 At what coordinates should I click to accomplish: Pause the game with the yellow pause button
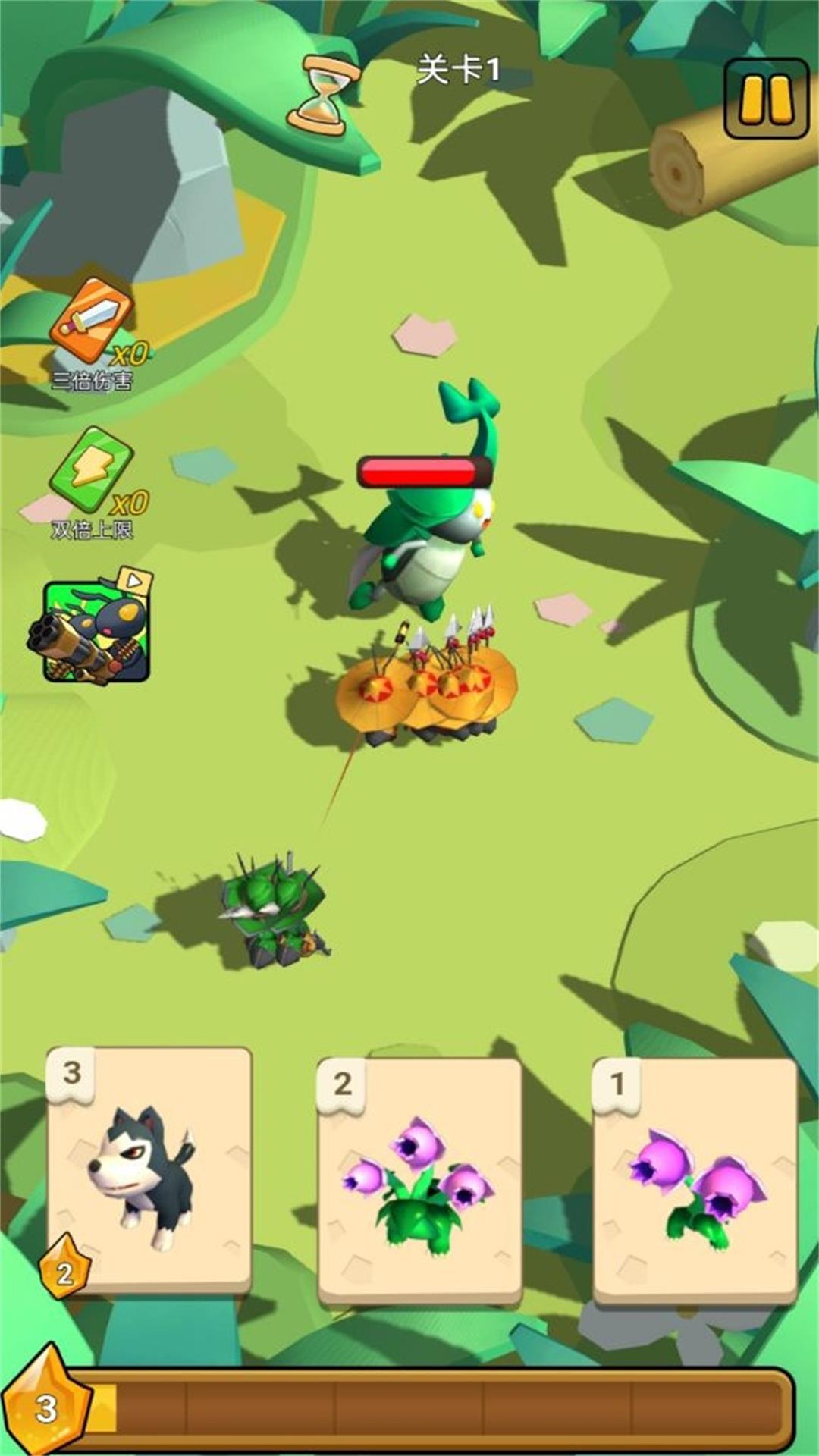coord(766,99)
